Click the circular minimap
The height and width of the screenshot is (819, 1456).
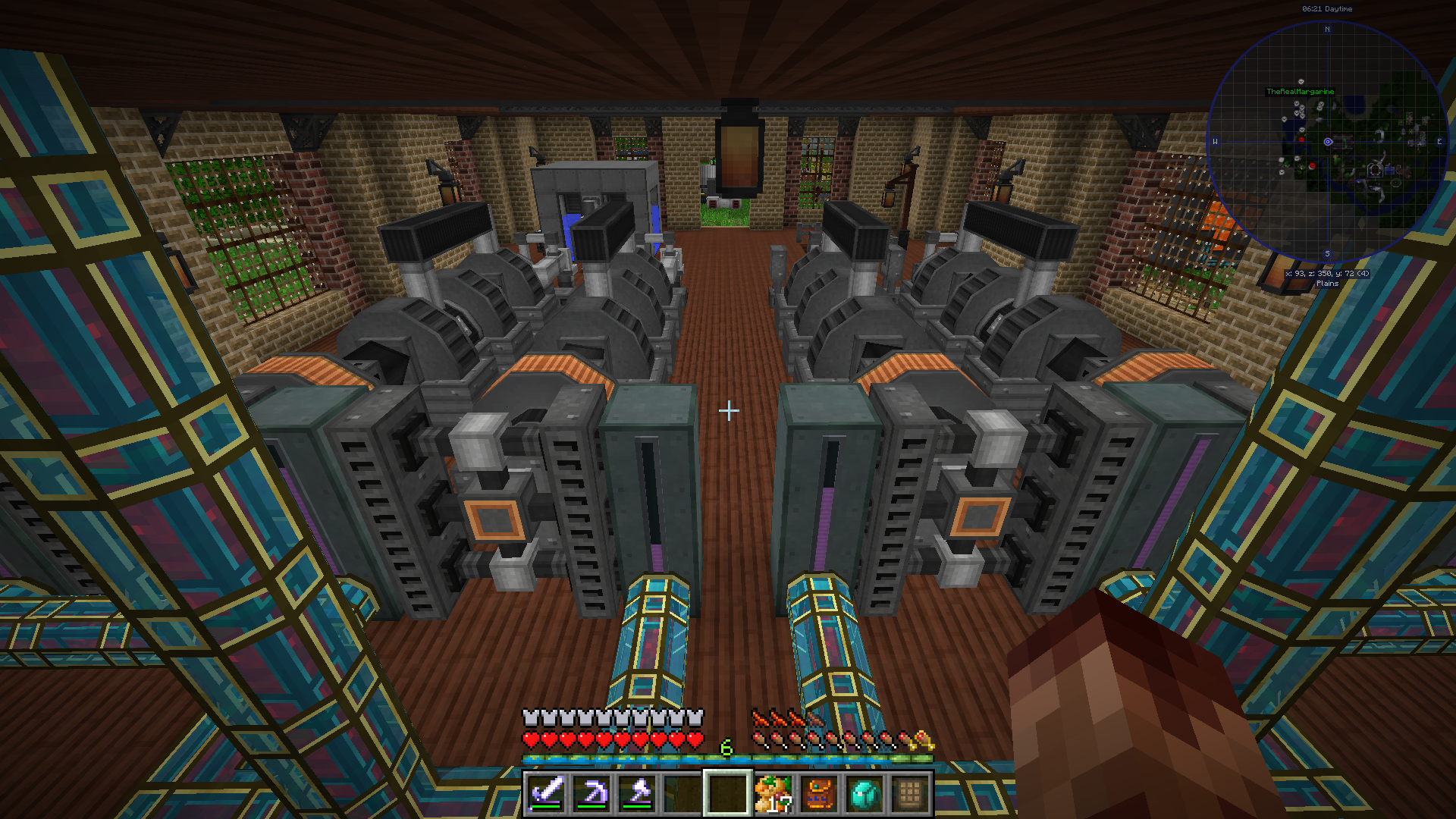click(x=1327, y=142)
